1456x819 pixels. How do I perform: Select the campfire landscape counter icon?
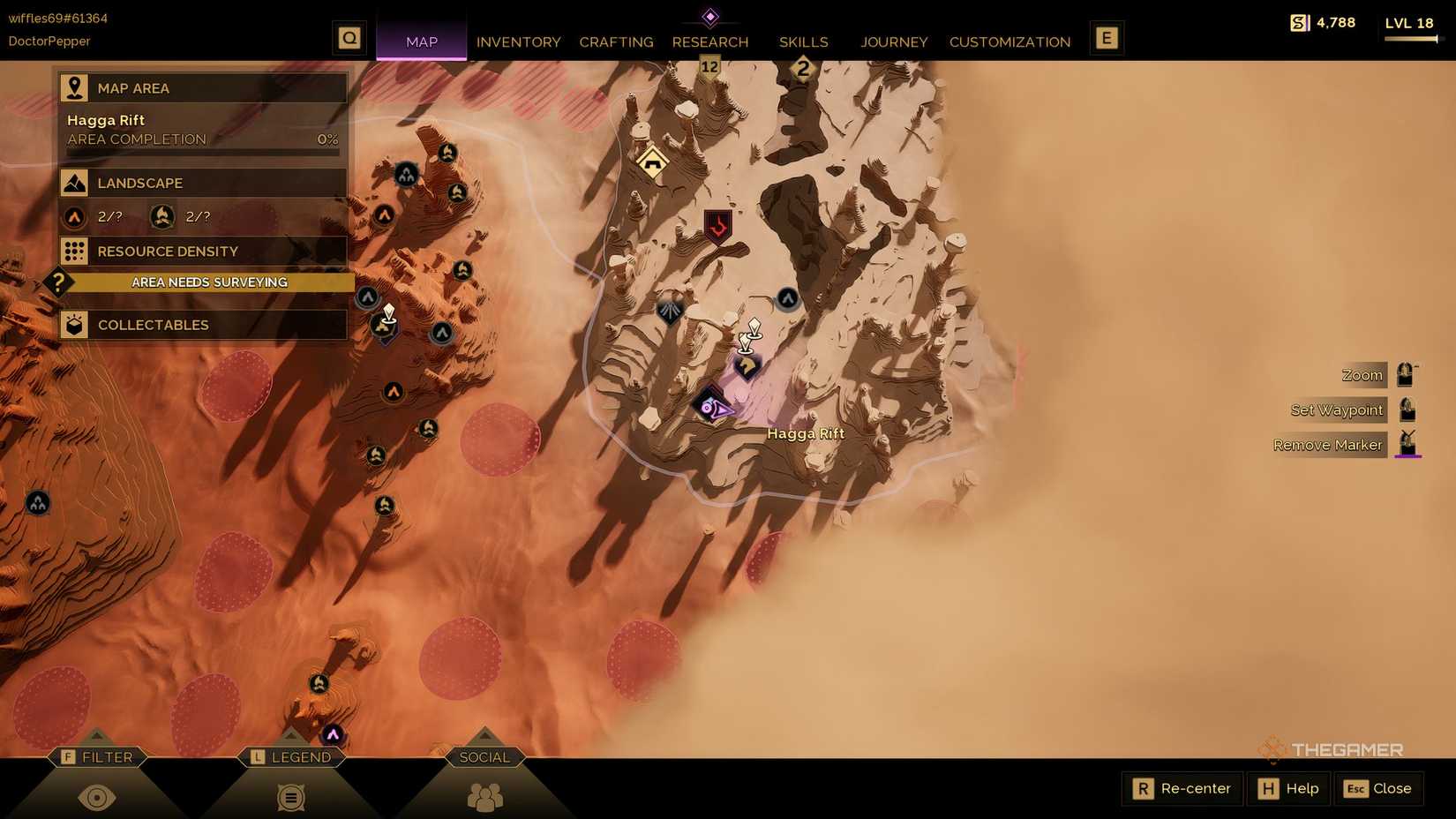click(x=162, y=216)
